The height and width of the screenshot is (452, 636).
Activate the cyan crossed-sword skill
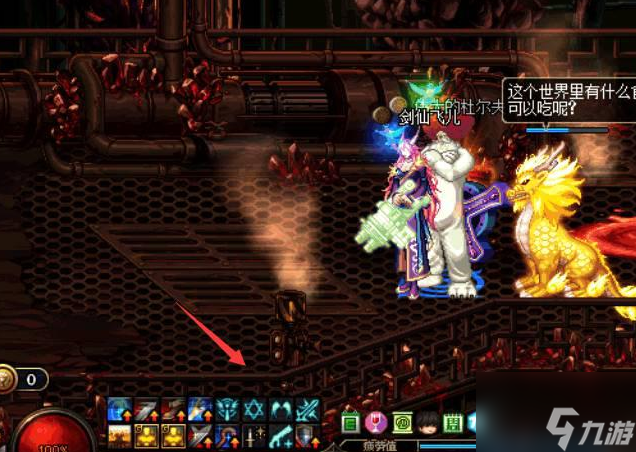point(308,409)
